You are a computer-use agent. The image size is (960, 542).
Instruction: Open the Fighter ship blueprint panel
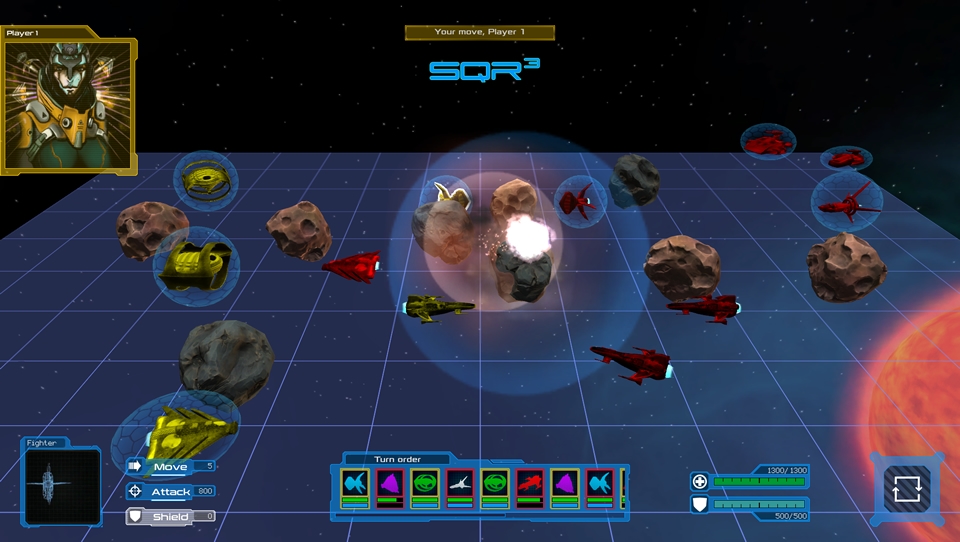(x=62, y=487)
